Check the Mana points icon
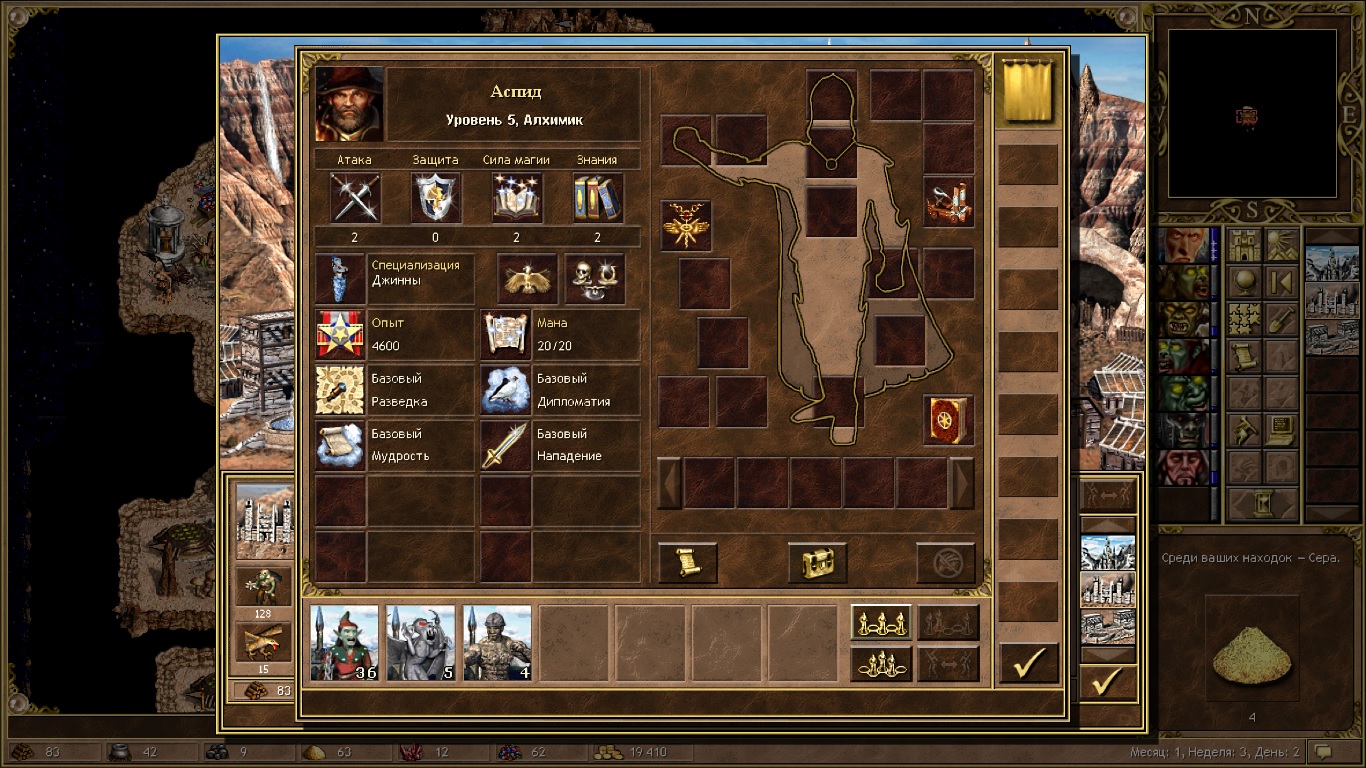This screenshot has width=1366, height=768. pos(505,335)
